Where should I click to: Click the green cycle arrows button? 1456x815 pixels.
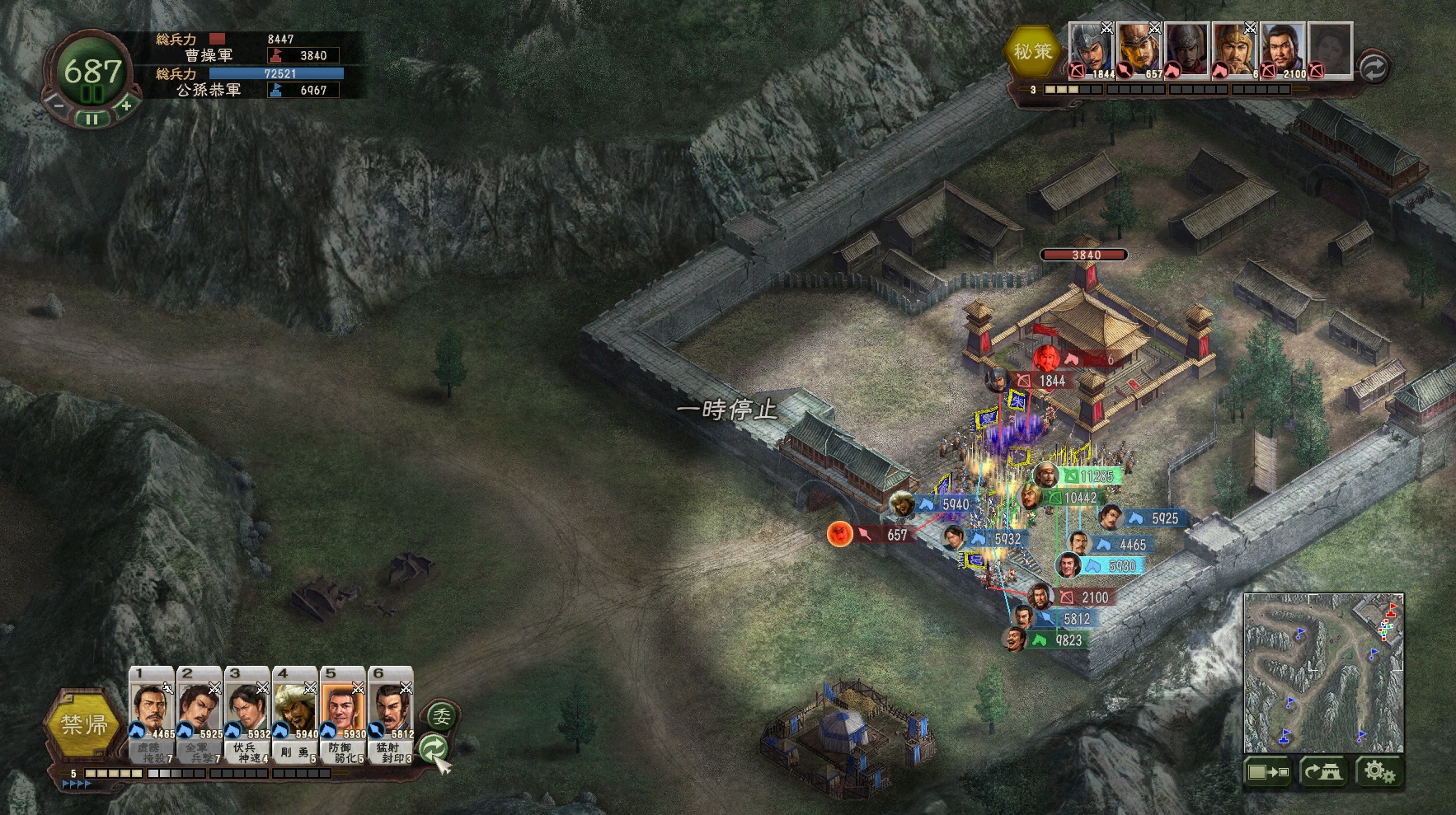434,747
